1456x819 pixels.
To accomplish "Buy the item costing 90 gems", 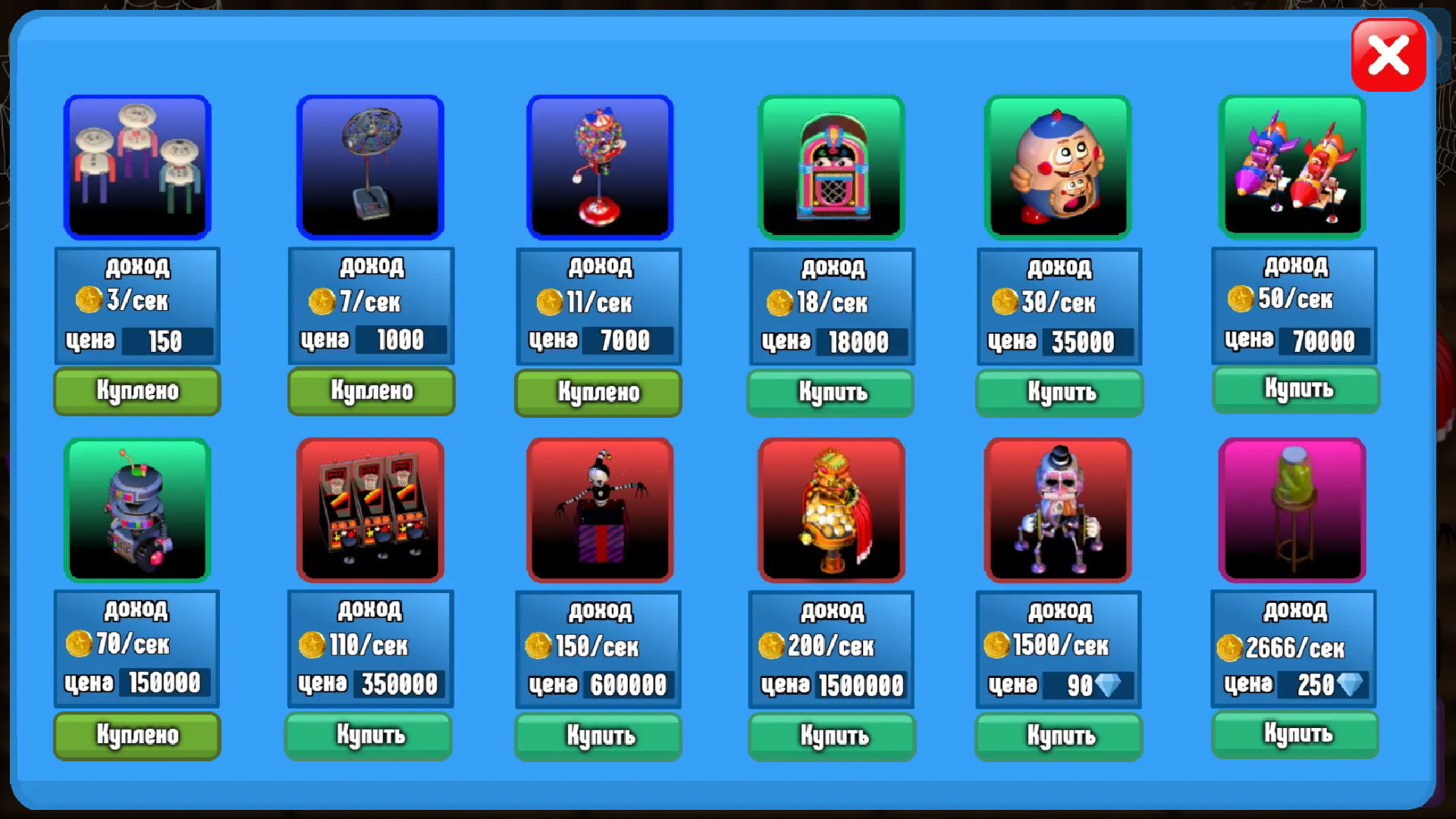I will [x=1059, y=736].
